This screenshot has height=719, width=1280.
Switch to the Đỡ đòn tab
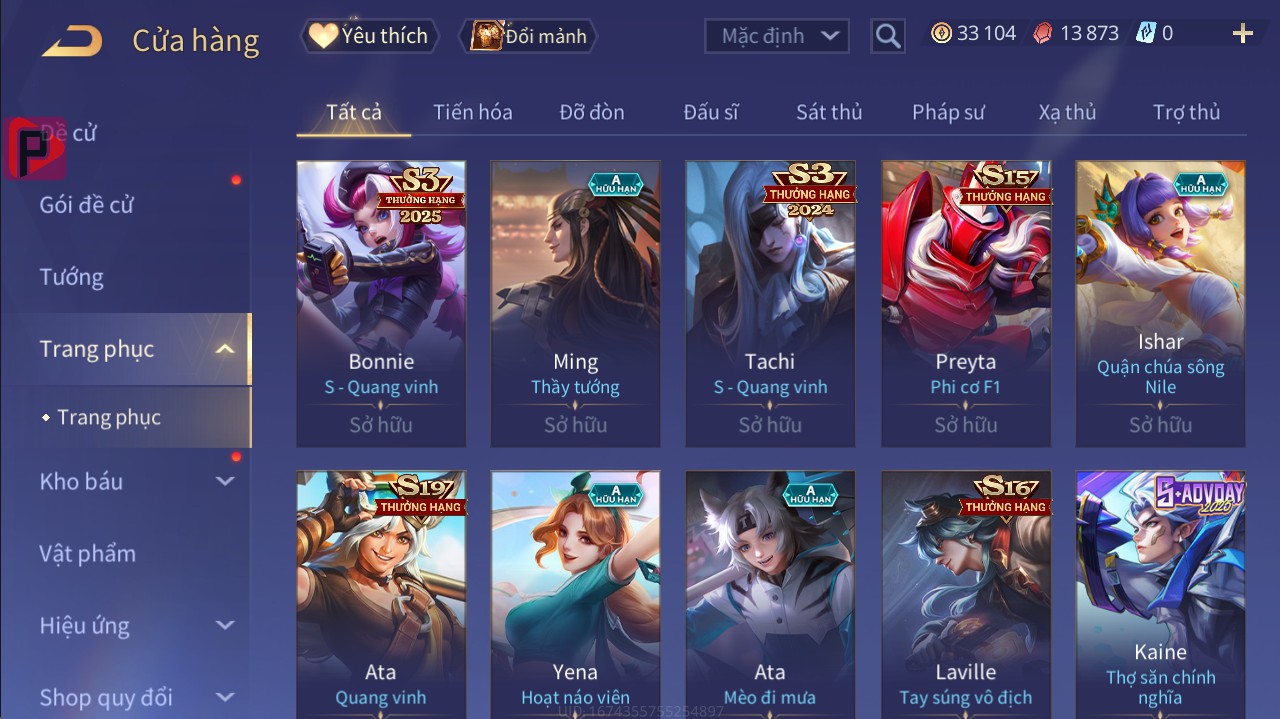pos(592,112)
